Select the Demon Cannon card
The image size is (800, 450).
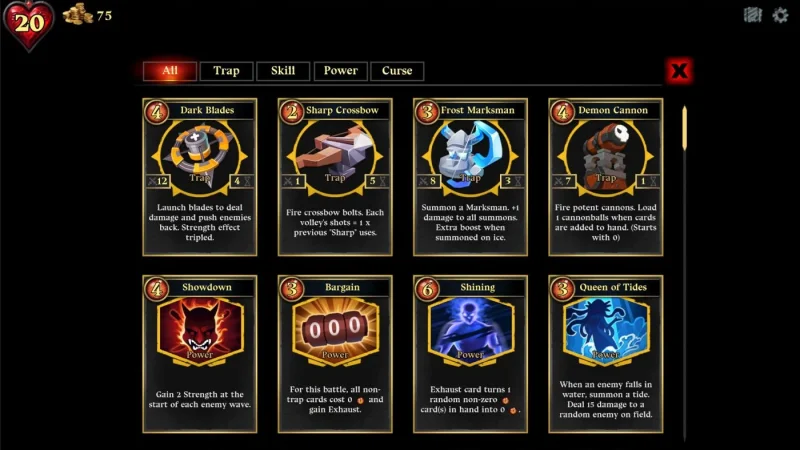605,177
